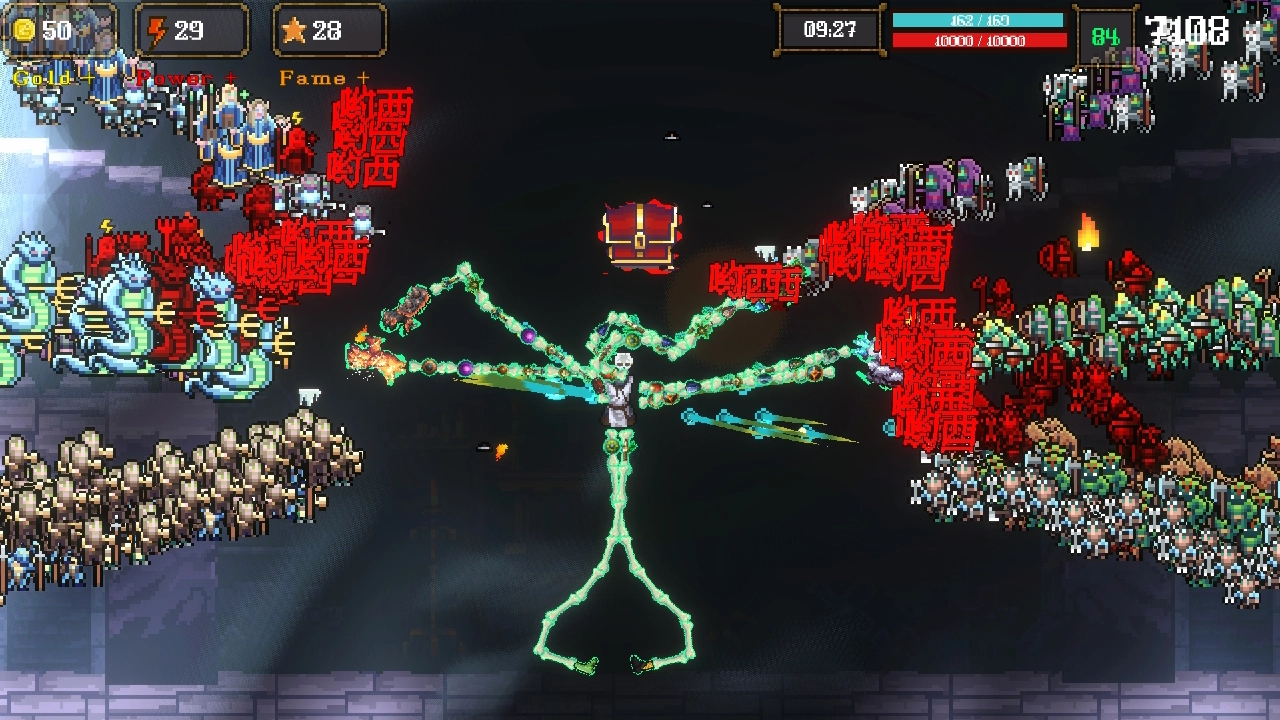Screen dimensions: 1280x720
Task: Choose the orange Fame + upgrade label
Action: click(x=324, y=78)
